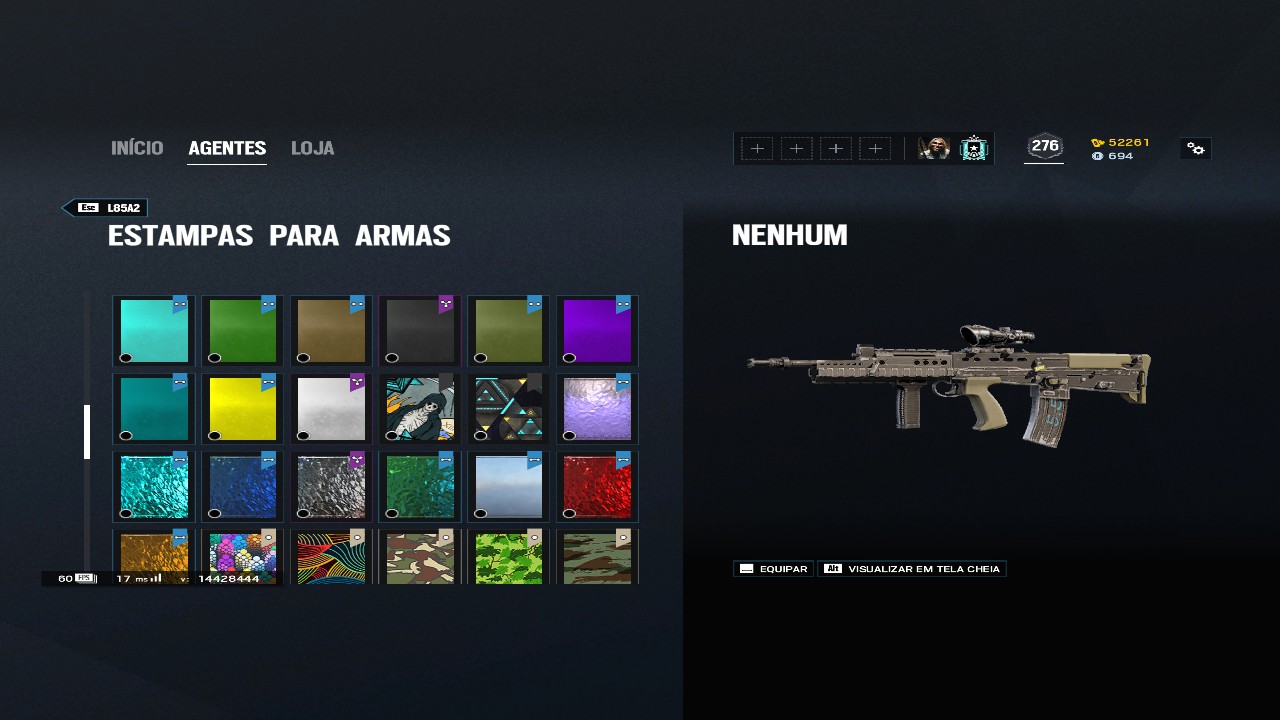Screen dimensions: 1280x720
Task: Go to the INÍCIO tab
Action: tap(137, 149)
